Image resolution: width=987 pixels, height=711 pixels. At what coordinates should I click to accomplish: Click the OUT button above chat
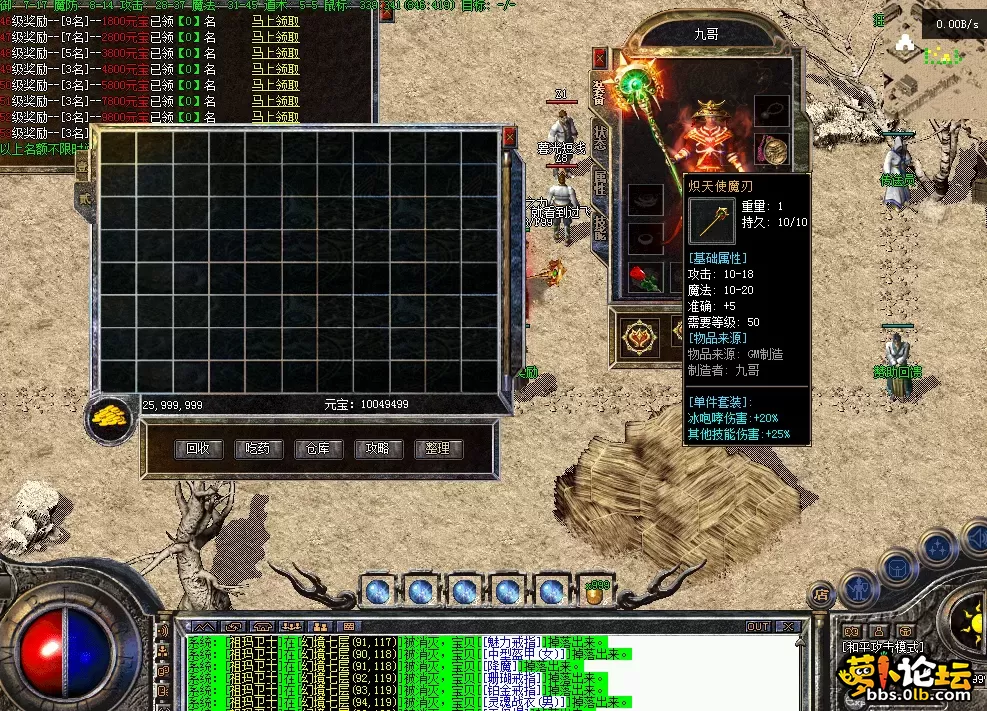tap(759, 627)
